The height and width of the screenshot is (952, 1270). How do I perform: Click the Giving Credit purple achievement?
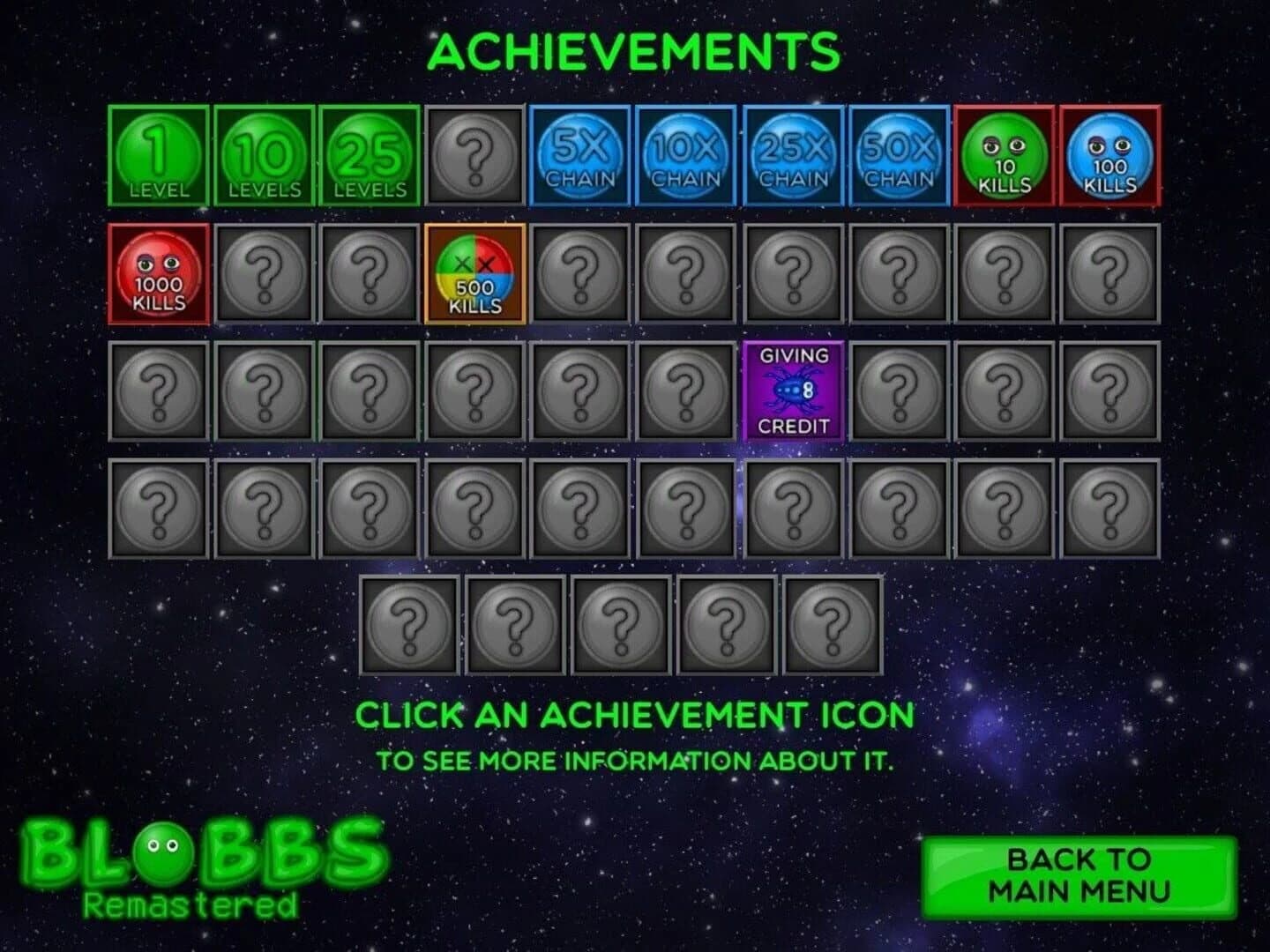793,390
